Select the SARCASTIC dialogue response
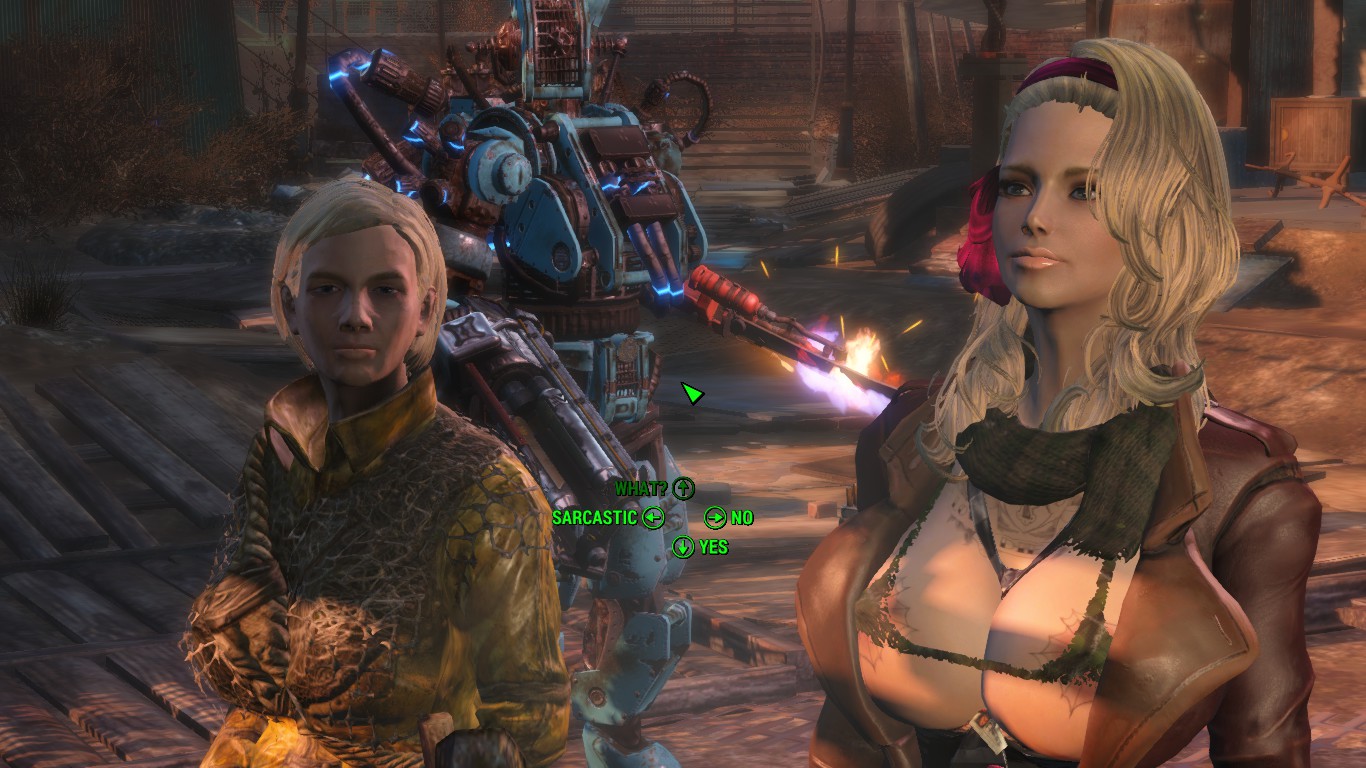The image size is (1366, 768). coord(595,518)
